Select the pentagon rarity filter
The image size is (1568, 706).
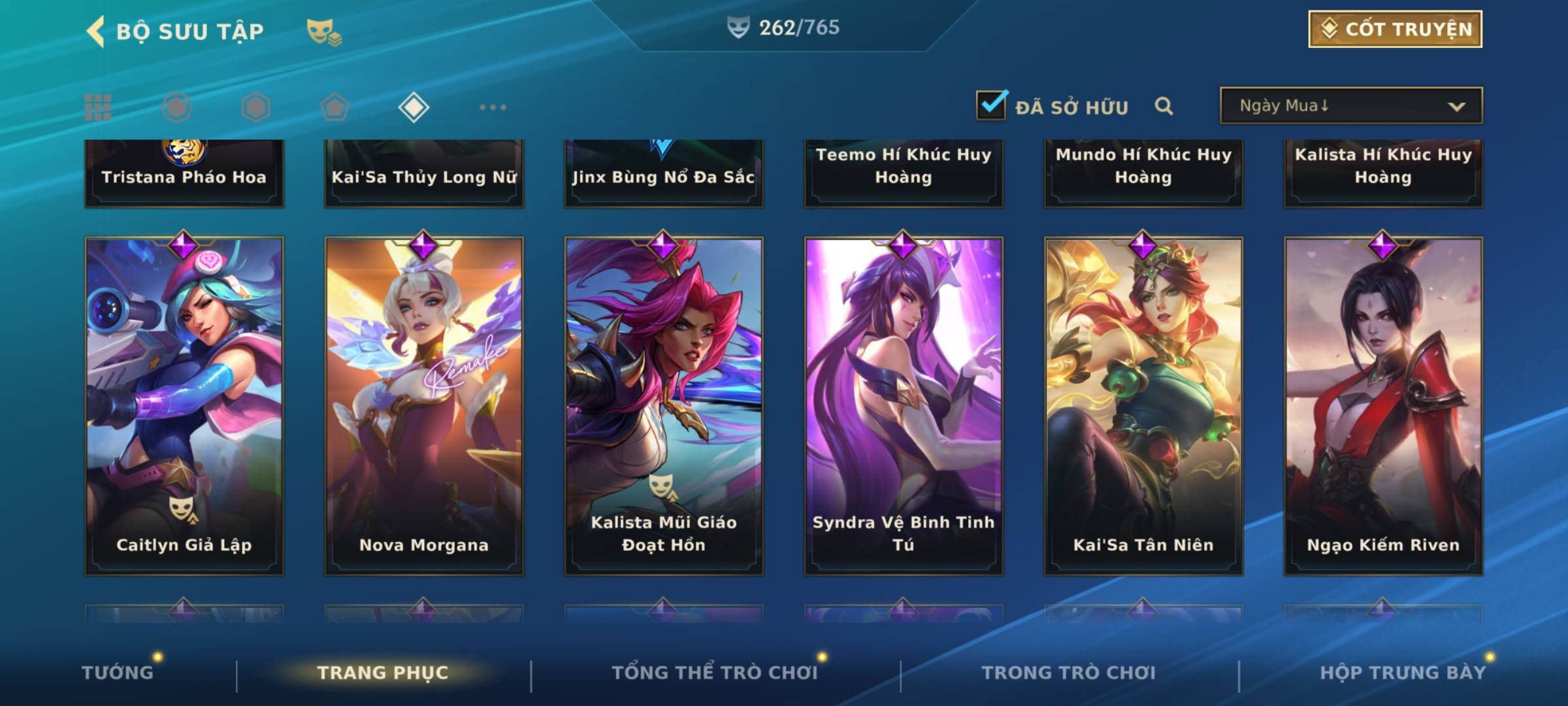[335, 107]
